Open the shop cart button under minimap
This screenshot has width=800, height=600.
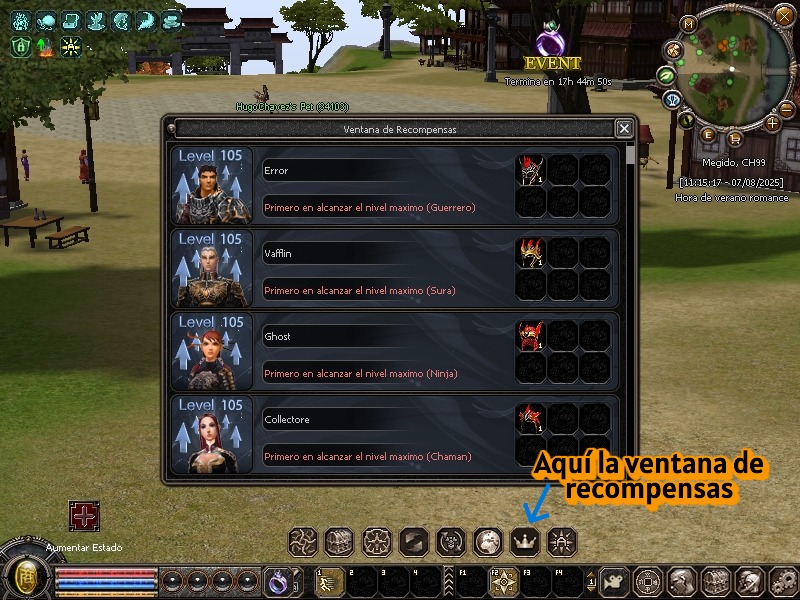point(735,138)
